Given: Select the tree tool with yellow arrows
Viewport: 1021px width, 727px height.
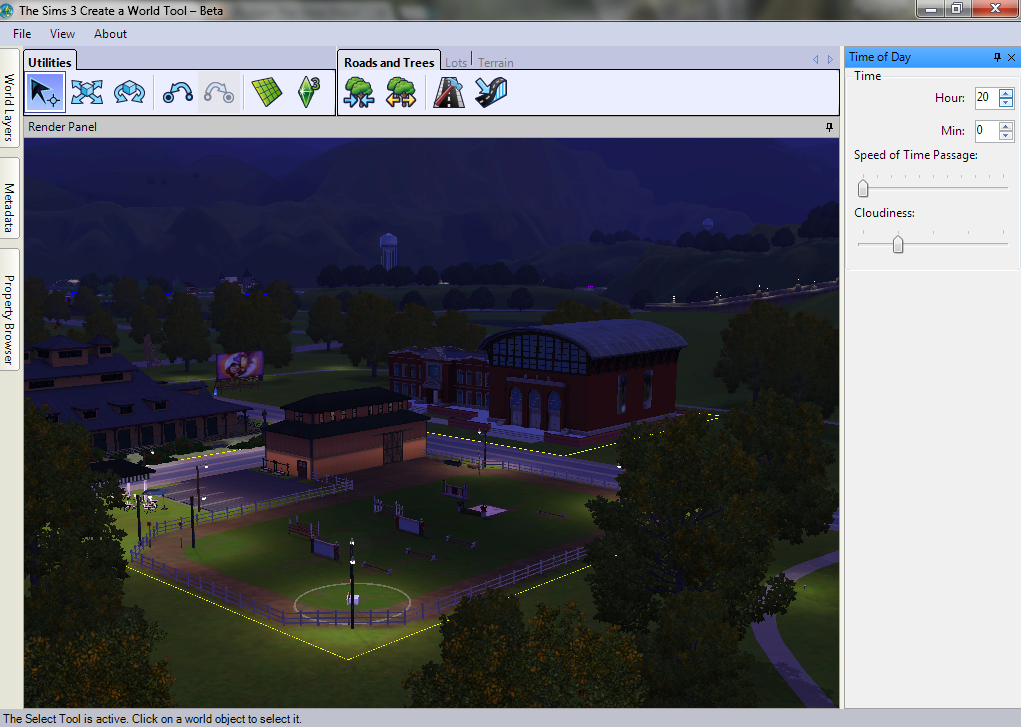Looking at the screenshot, I should (401, 93).
